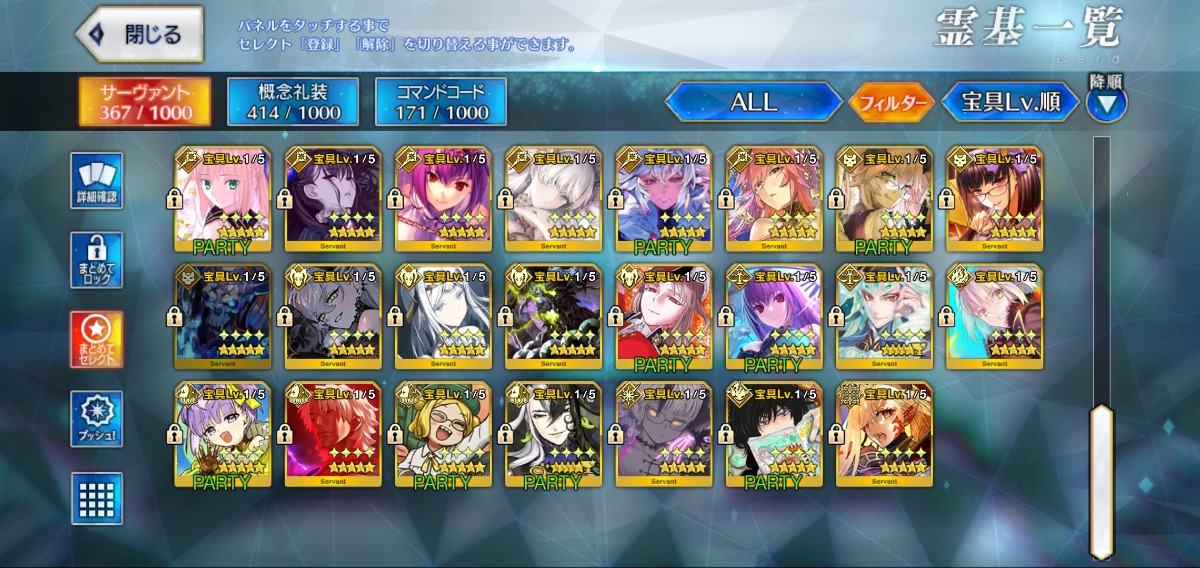Tap the プッシュ! button
This screenshot has height=568, width=1200.
tap(97, 419)
